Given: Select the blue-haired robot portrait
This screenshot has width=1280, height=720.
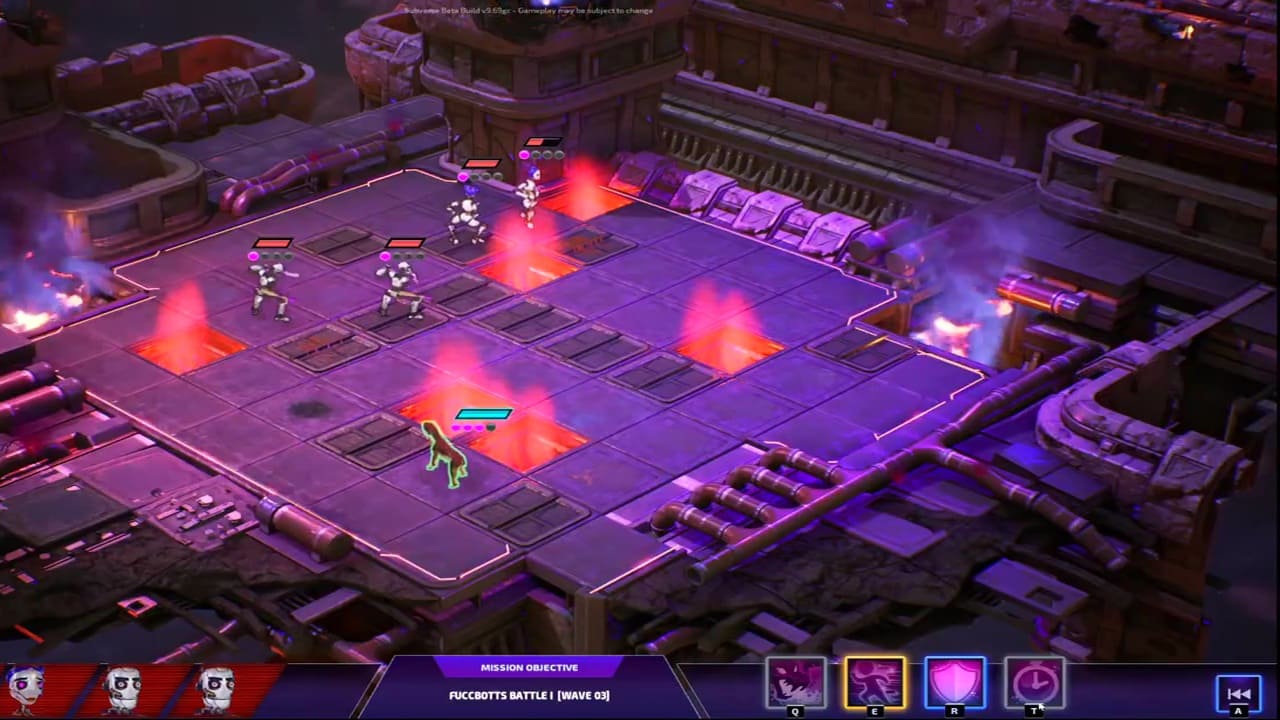Looking at the screenshot, I should click(x=25, y=689).
